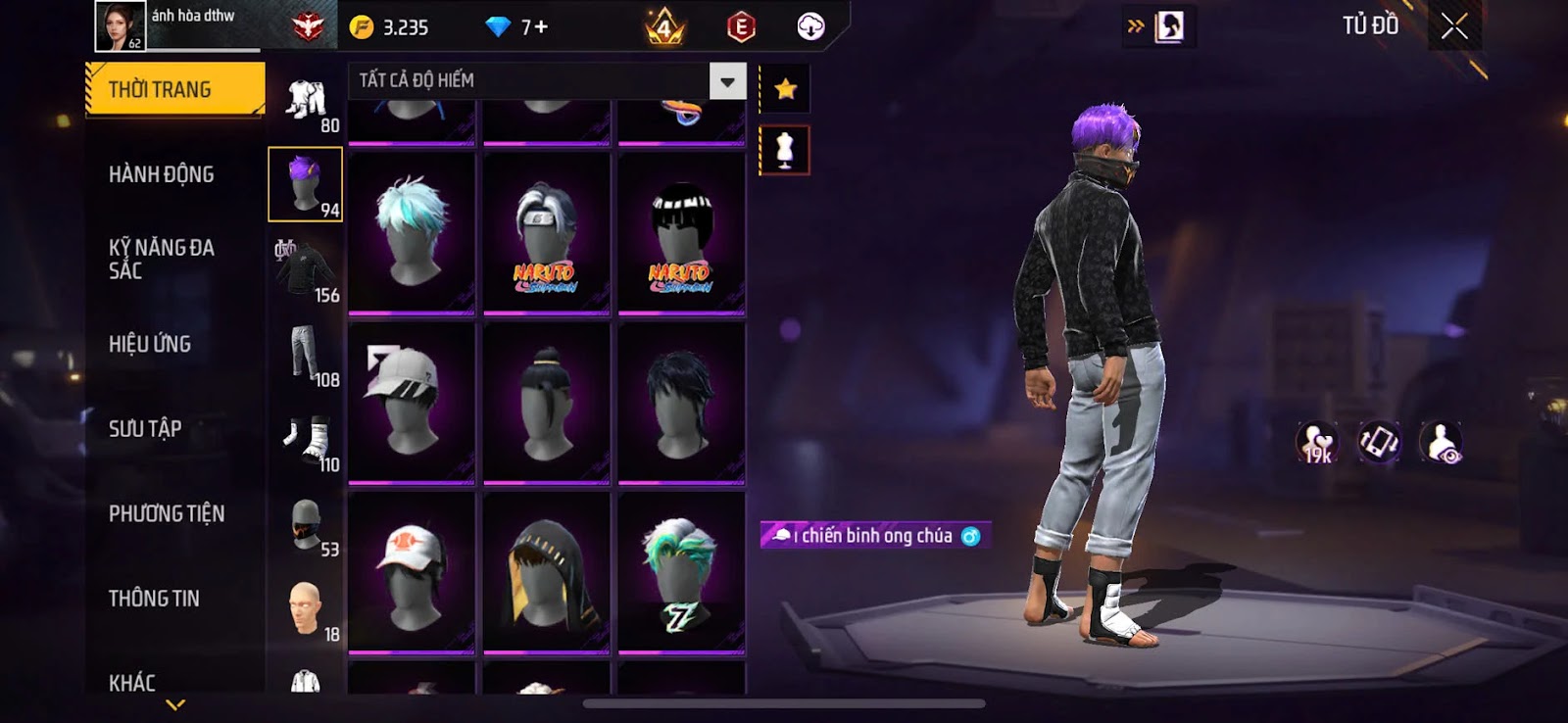Show the Phương Tiện tab
This screenshot has width=1568, height=723.
pos(167,513)
